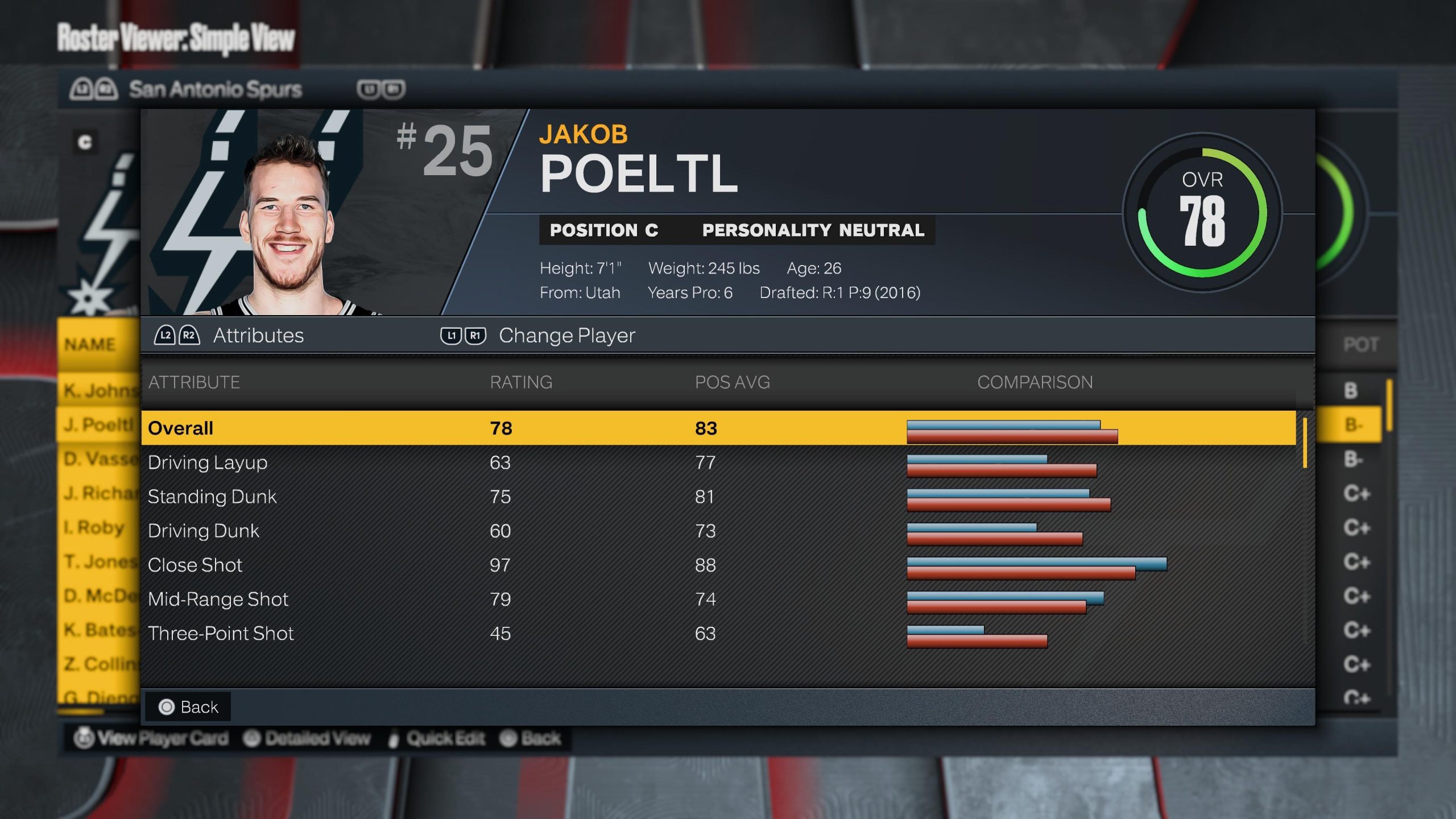Sort roster by the NAME column header
1456x819 pixels.
click(x=90, y=344)
